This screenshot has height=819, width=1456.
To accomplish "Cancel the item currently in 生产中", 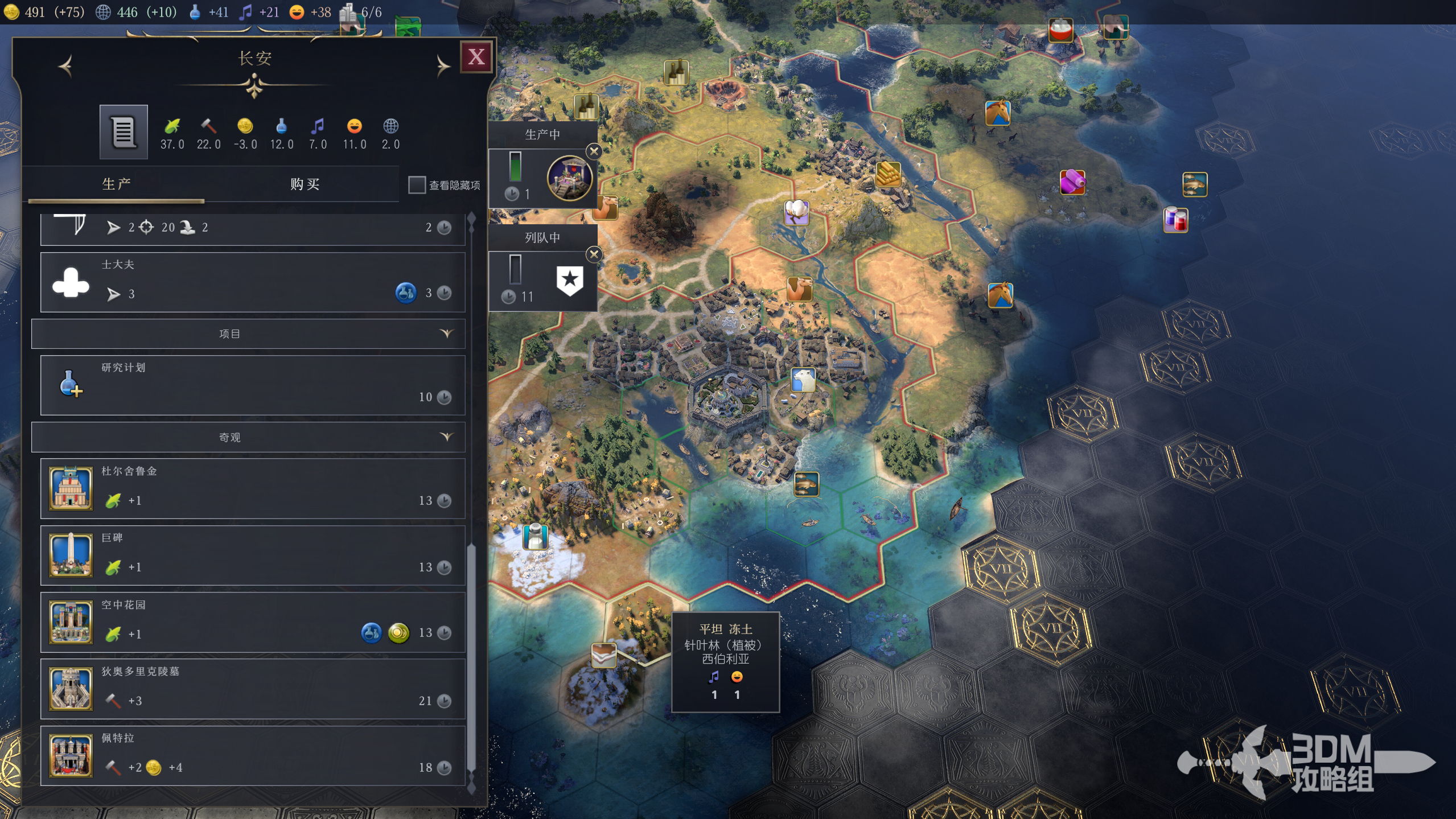I will (594, 151).
